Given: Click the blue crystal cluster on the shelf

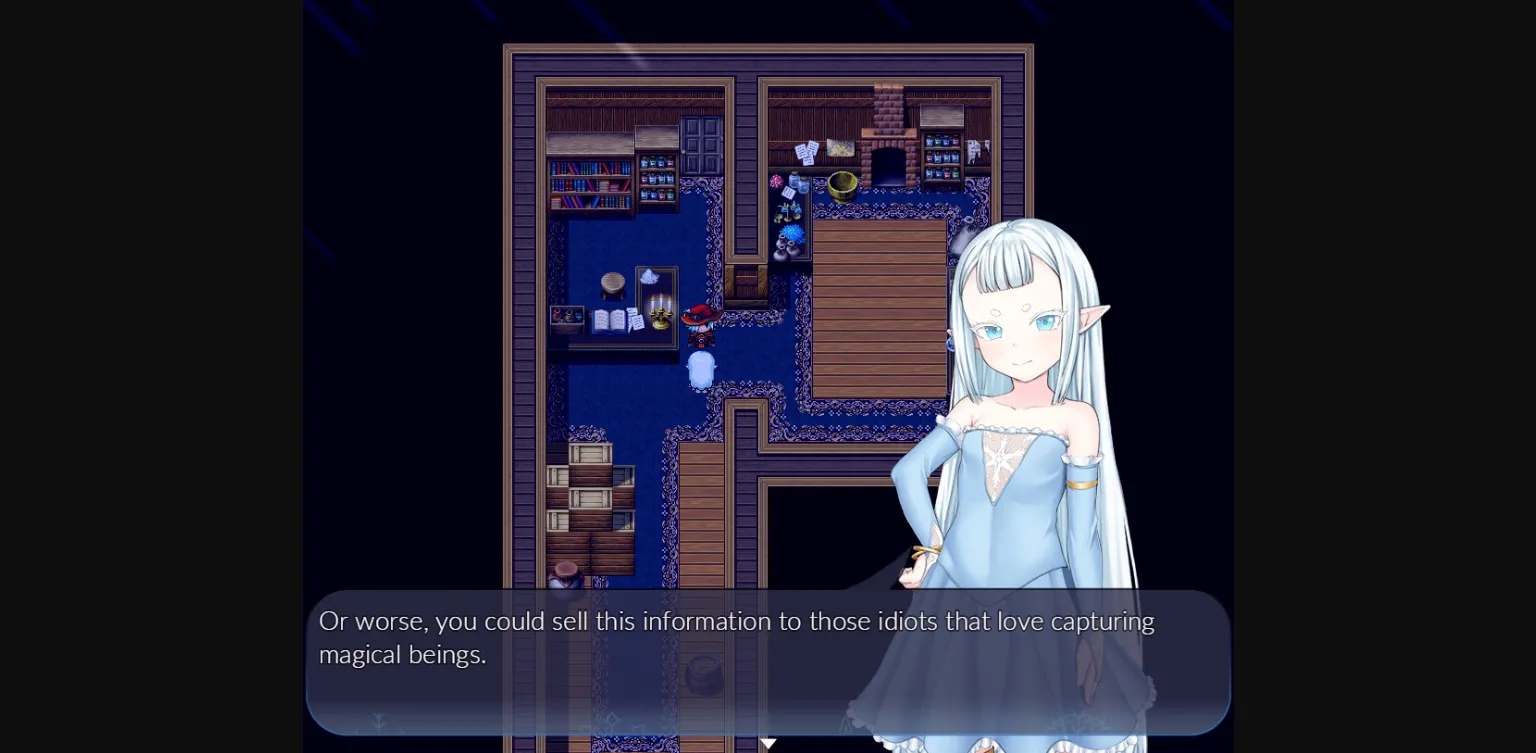Looking at the screenshot, I should pyautogui.click(x=792, y=232).
